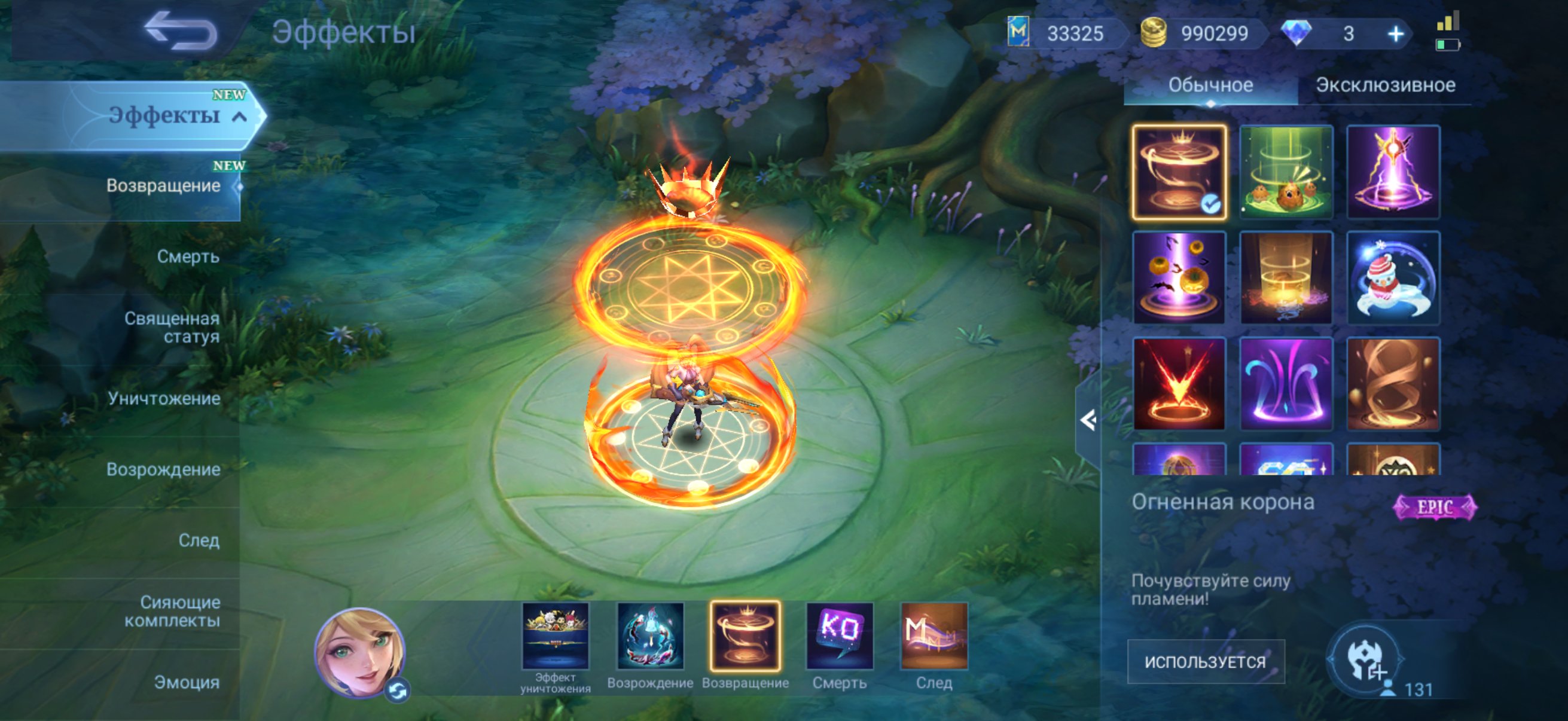
Task: Select the hatching chicks recall effect
Action: click(1286, 172)
